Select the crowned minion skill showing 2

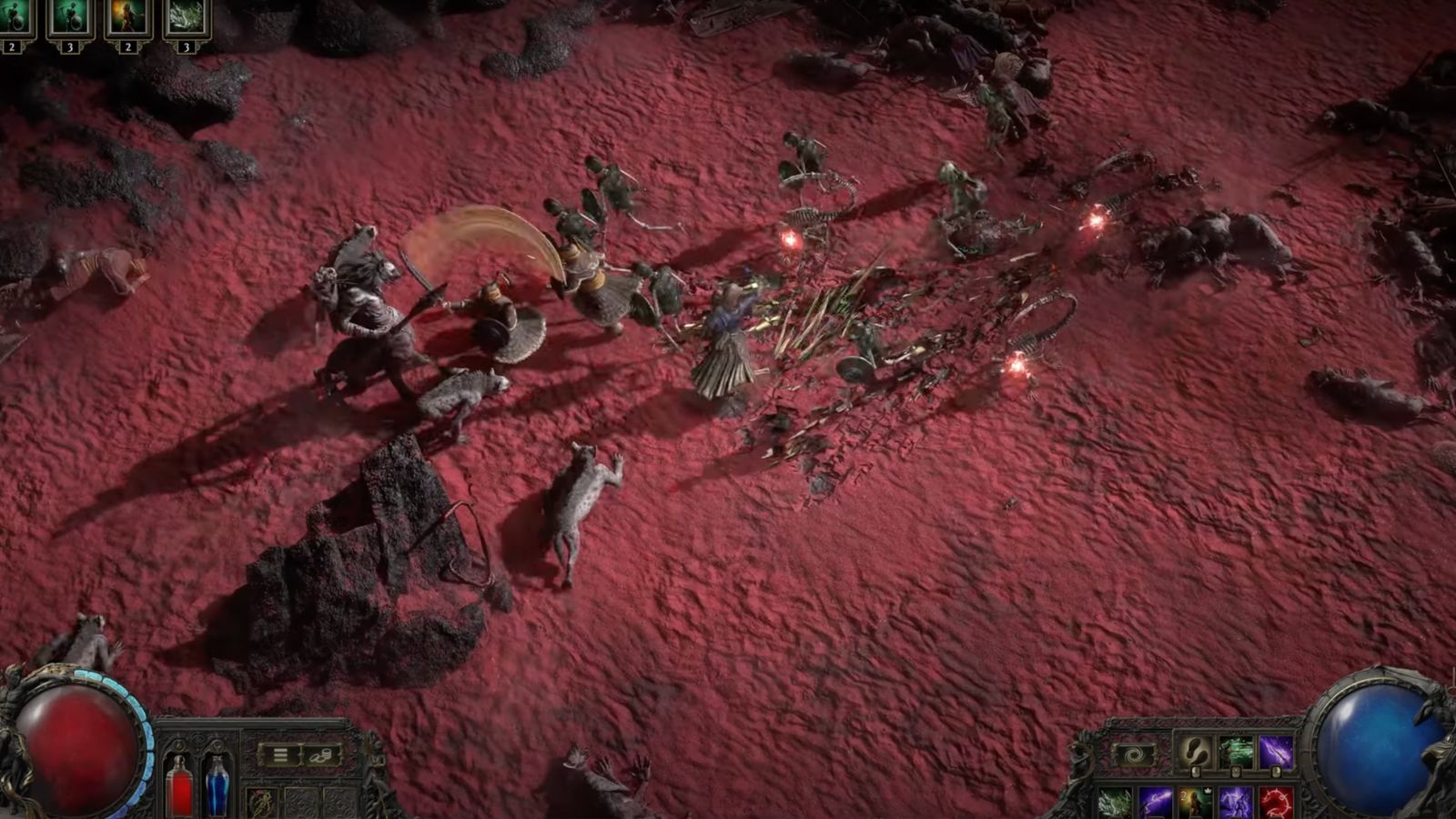1196,803
